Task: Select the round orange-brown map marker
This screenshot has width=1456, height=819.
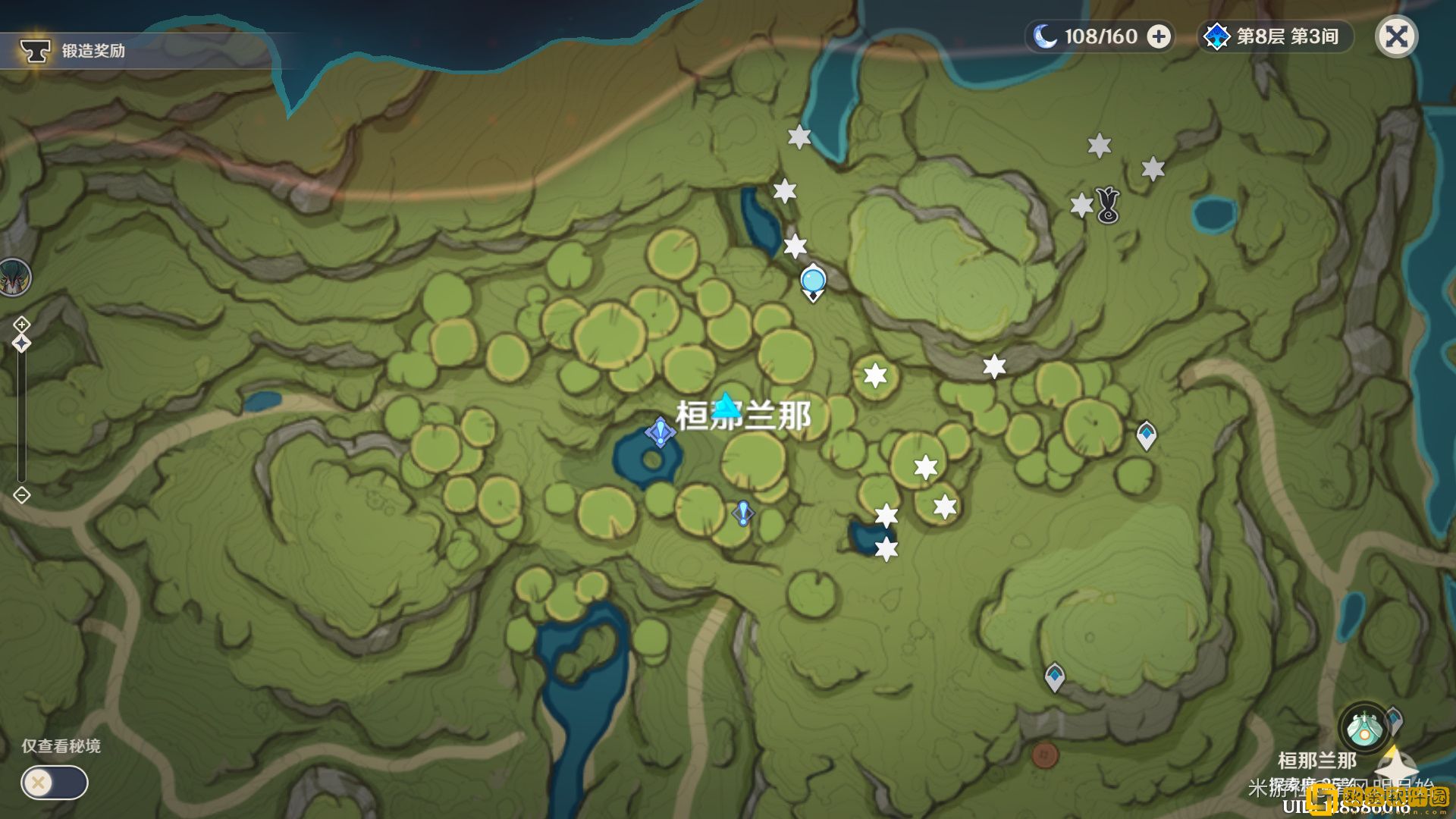Action: 1044,755
